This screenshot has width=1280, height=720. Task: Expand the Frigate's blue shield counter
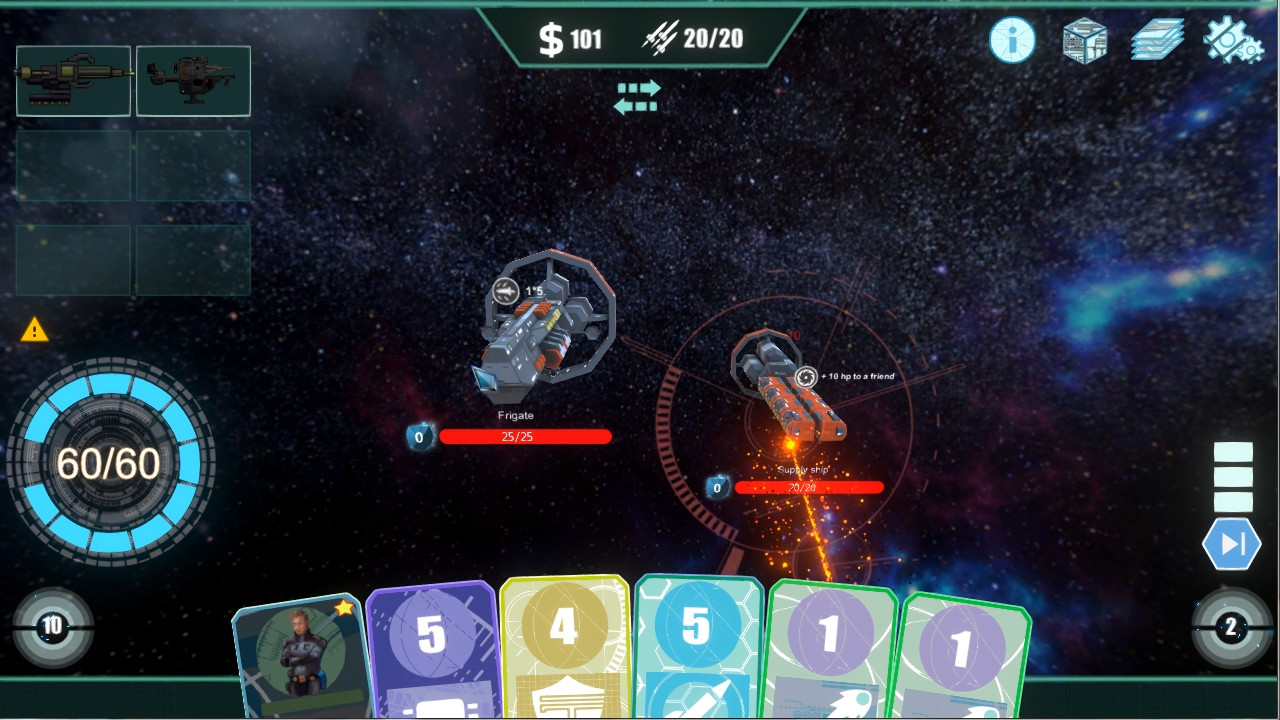[420, 438]
